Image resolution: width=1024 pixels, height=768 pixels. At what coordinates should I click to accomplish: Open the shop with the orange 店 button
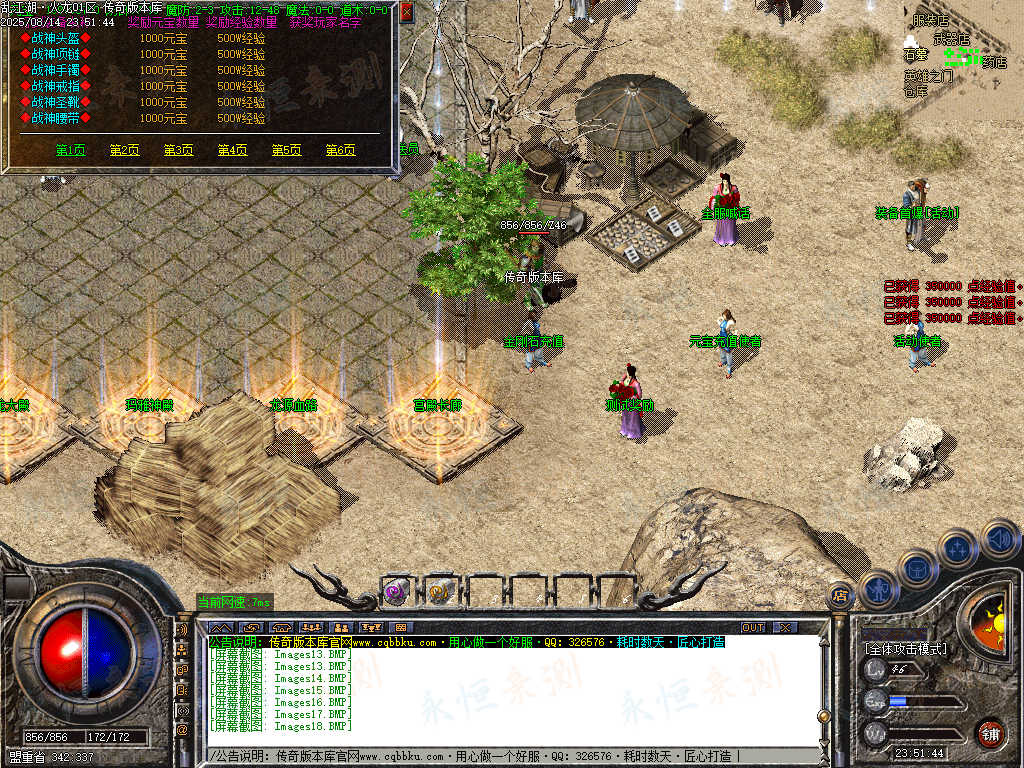tap(840, 595)
